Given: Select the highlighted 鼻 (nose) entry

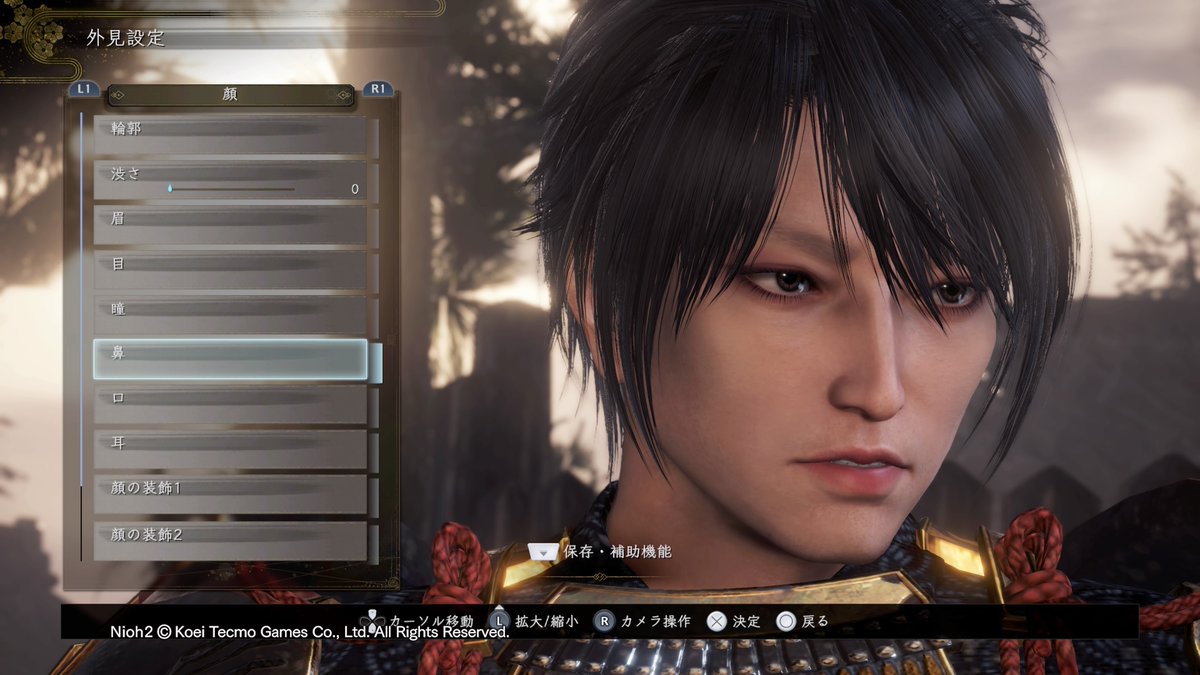Looking at the screenshot, I should 230,359.
